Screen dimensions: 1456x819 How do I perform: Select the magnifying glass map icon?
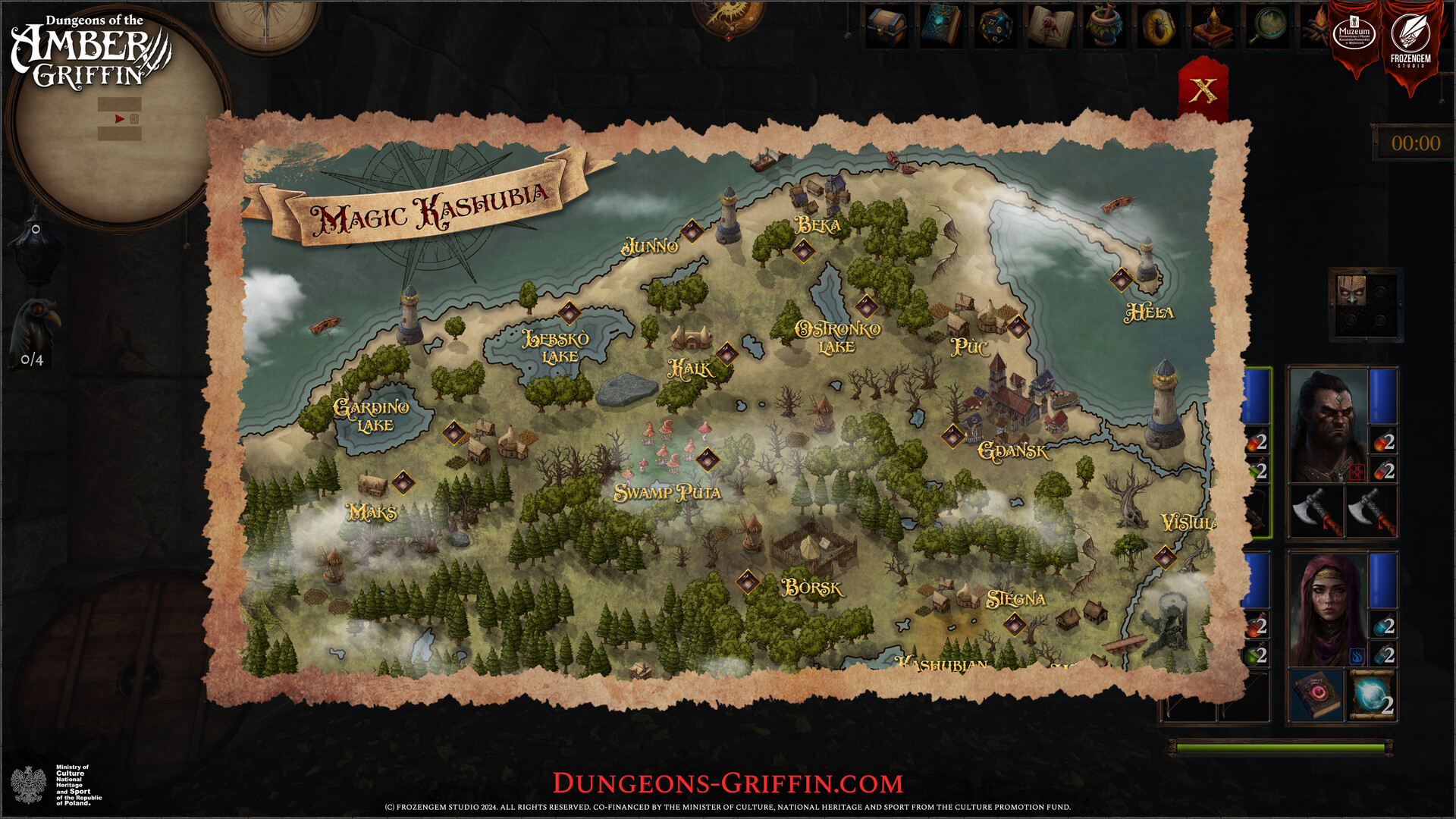point(1268,26)
